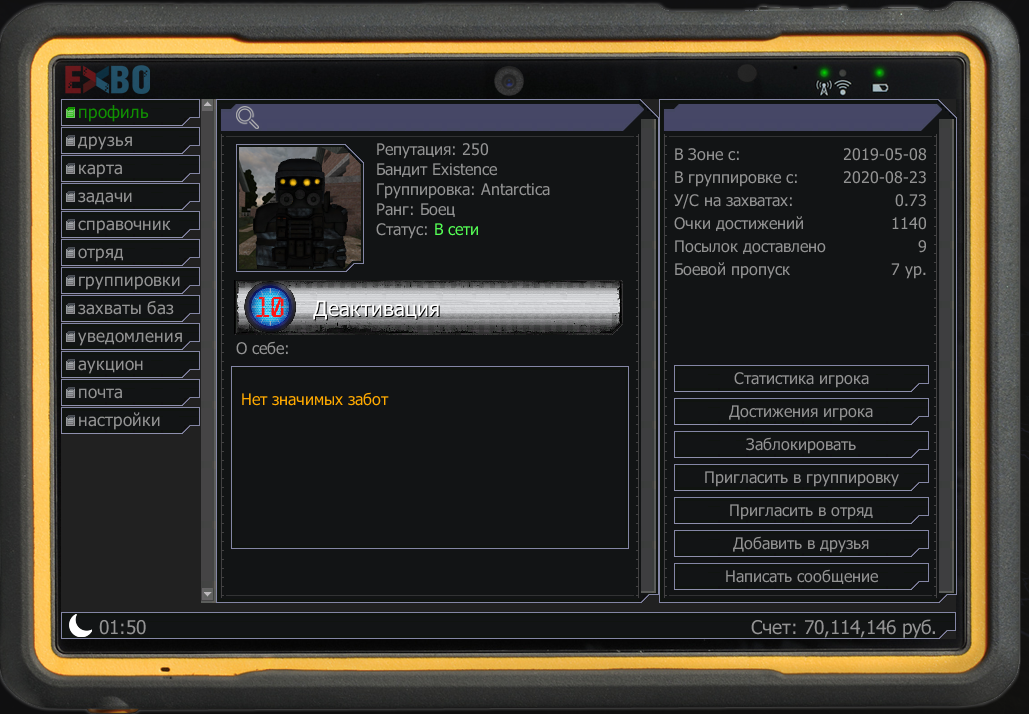Screen dimensions: 1029x714
Task: Click Добавить в друзья button
Action: (801, 544)
